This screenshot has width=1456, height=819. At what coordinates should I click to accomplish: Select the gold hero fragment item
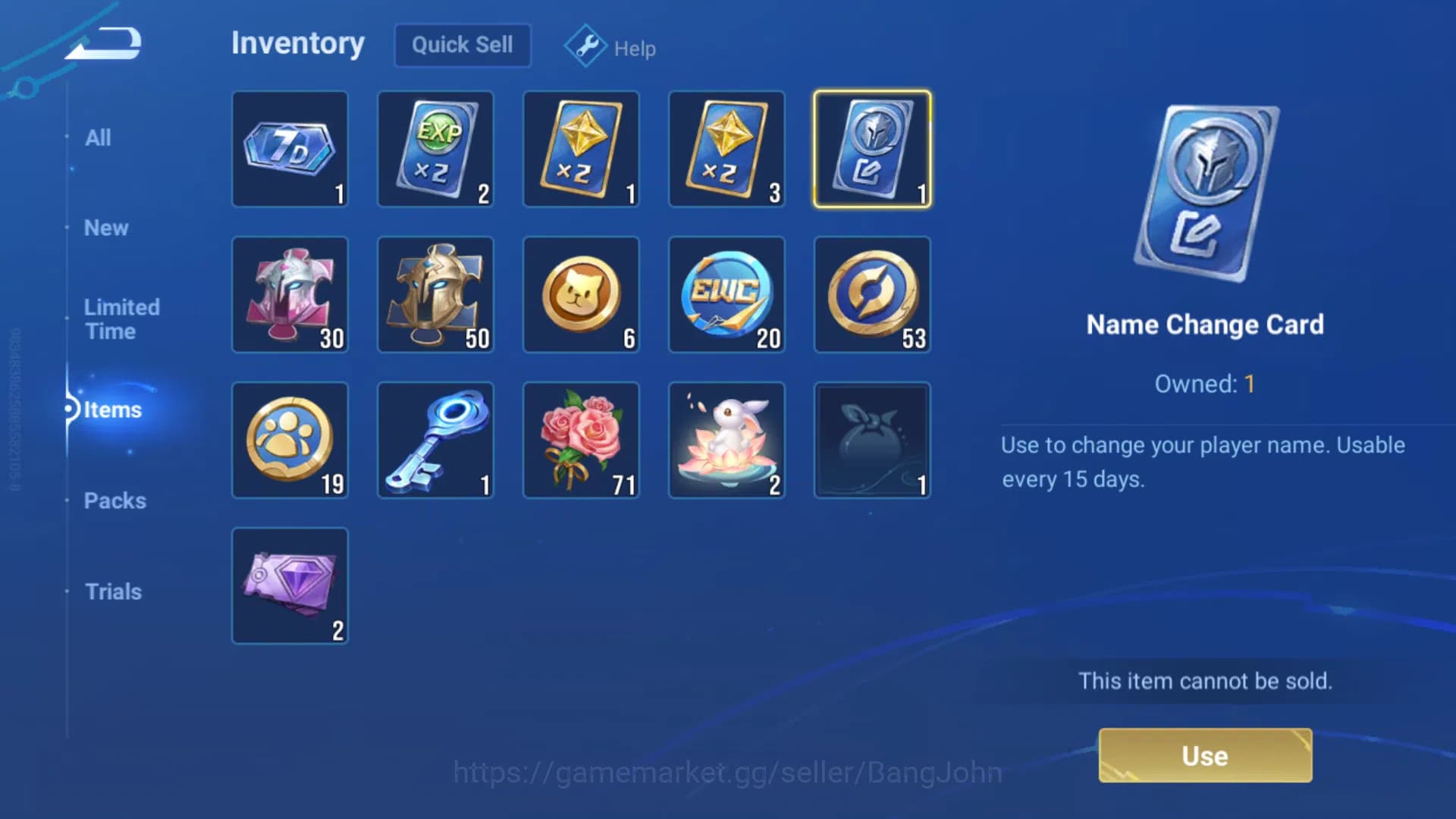tap(435, 294)
